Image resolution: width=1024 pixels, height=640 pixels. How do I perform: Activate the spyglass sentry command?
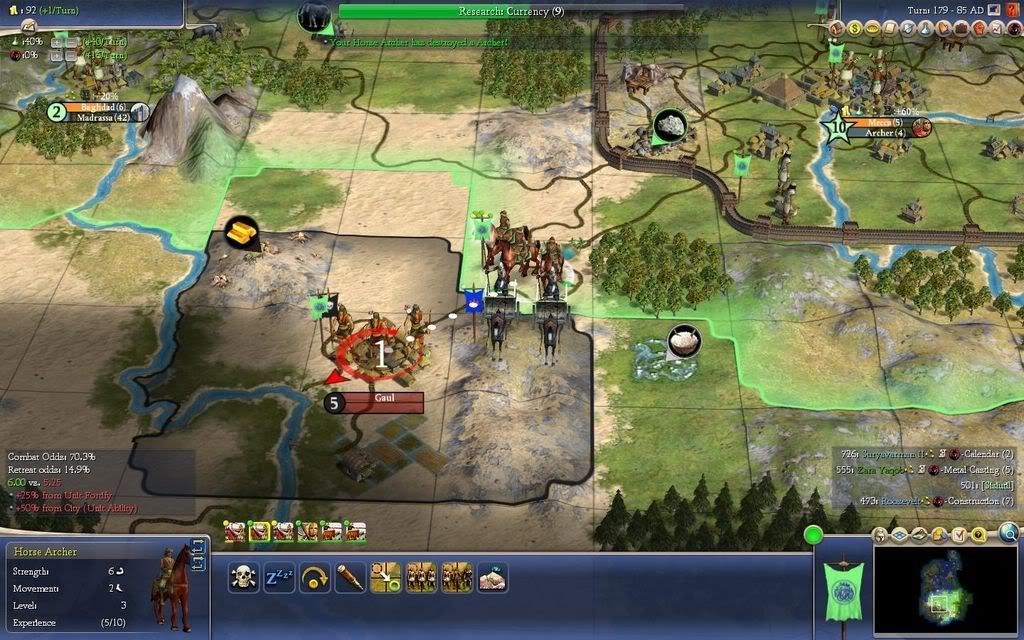click(x=350, y=577)
